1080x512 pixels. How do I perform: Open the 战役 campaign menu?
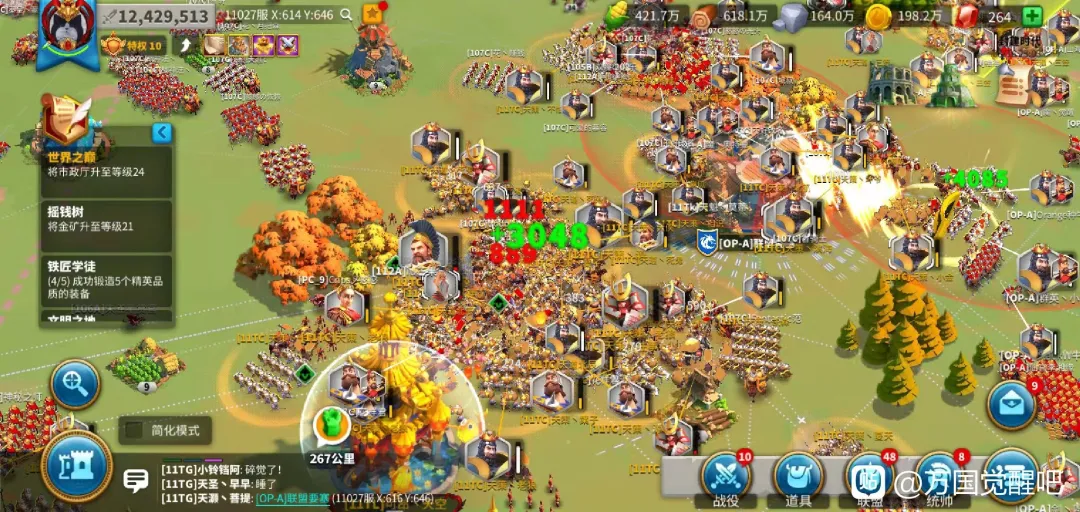pos(725,479)
